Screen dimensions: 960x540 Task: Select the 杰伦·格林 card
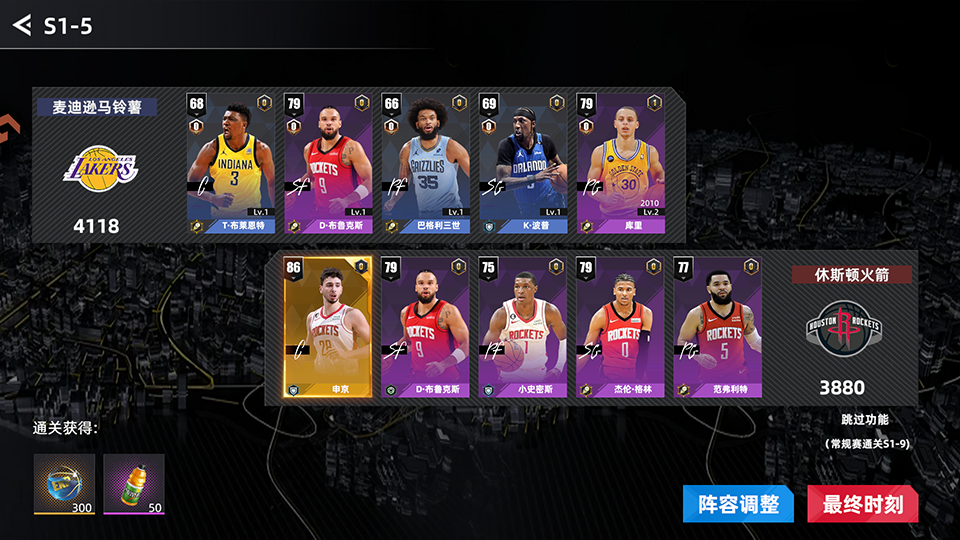tap(619, 327)
